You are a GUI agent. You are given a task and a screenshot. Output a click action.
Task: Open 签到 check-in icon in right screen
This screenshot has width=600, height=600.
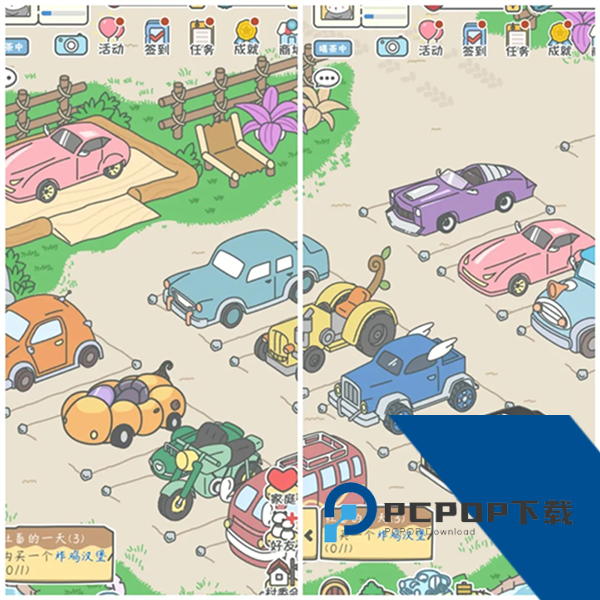coord(474,37)
